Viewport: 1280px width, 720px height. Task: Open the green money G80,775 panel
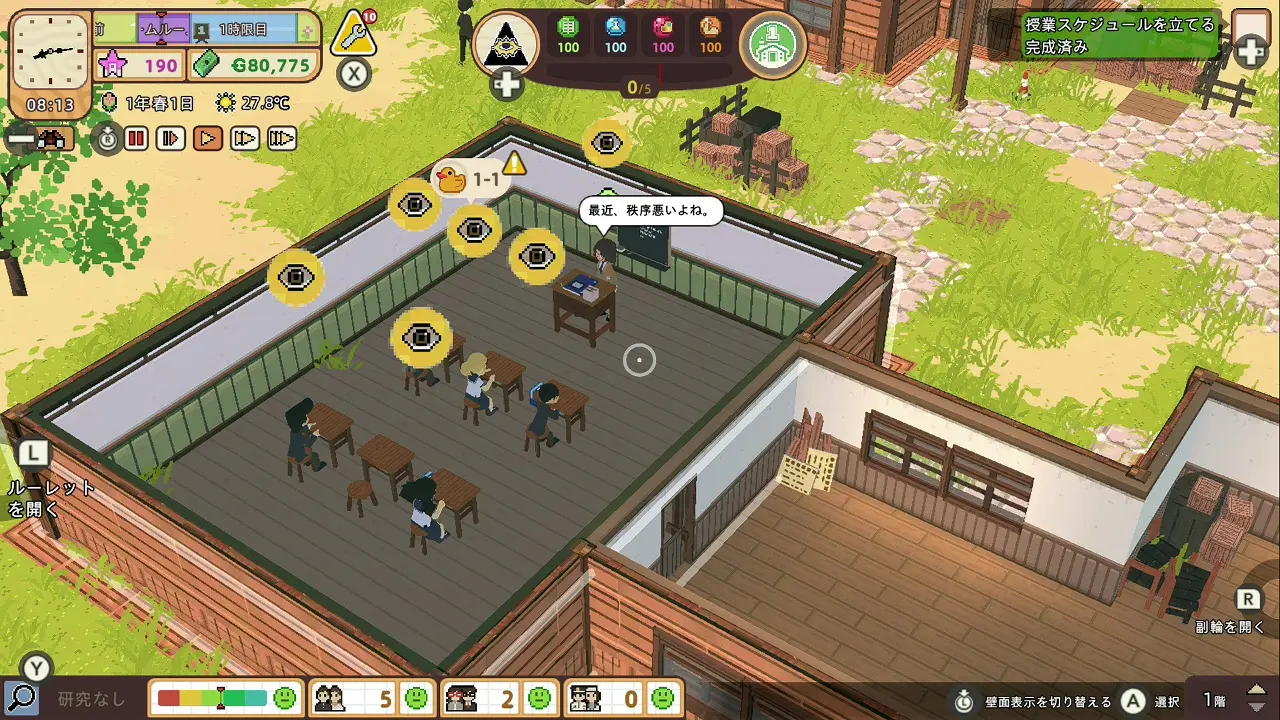coord(255,66)
